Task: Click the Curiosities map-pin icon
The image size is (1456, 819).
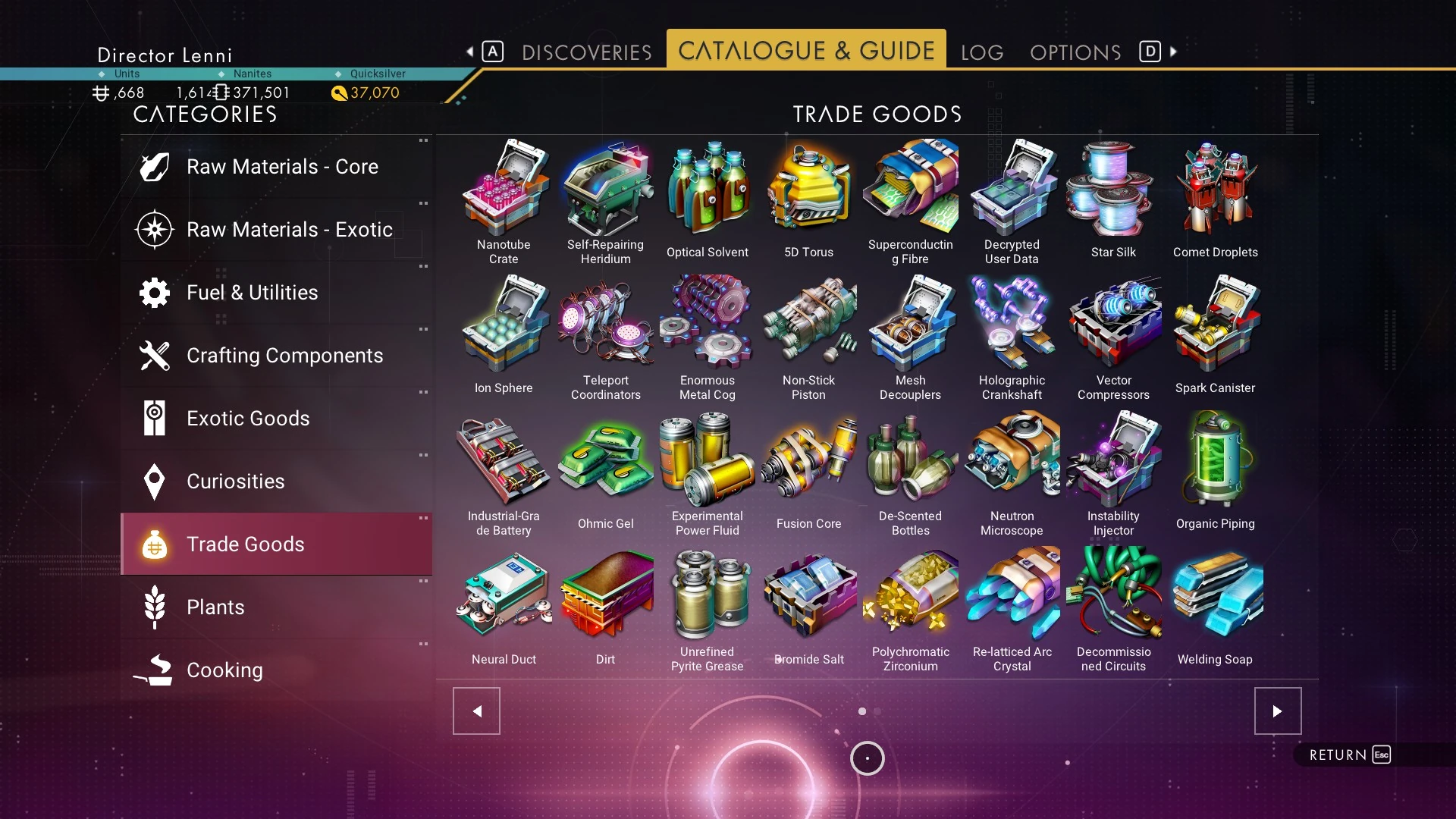Action: click(x=154, y=481)
